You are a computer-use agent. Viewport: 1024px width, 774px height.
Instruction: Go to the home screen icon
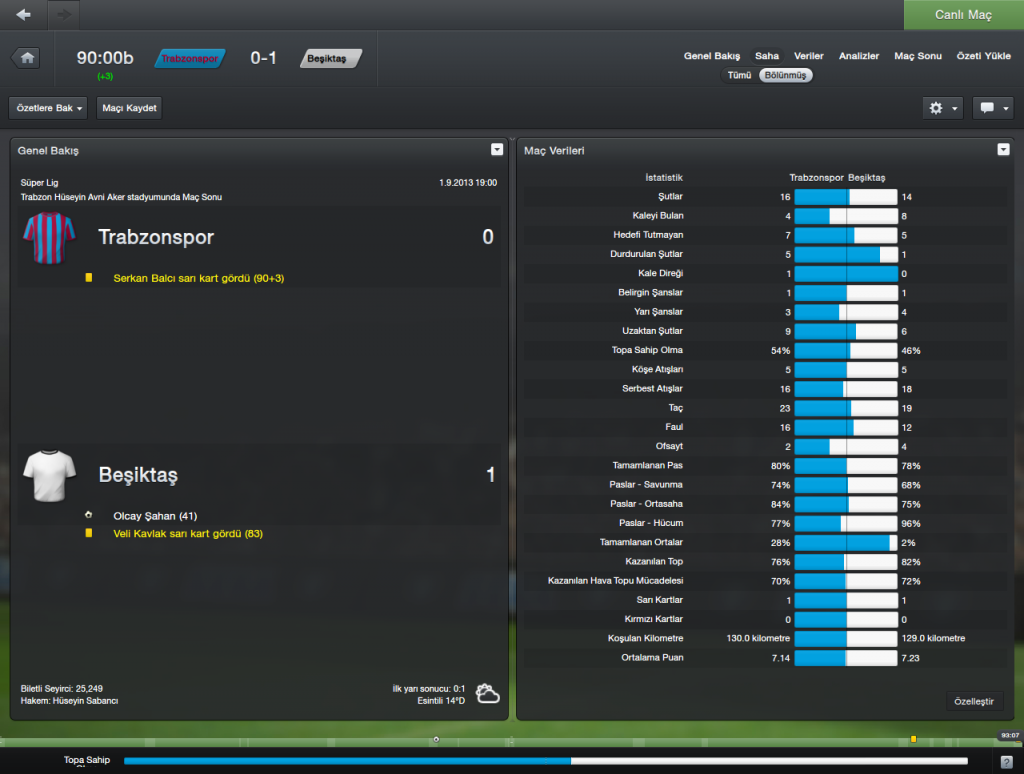tap(26, 58)
